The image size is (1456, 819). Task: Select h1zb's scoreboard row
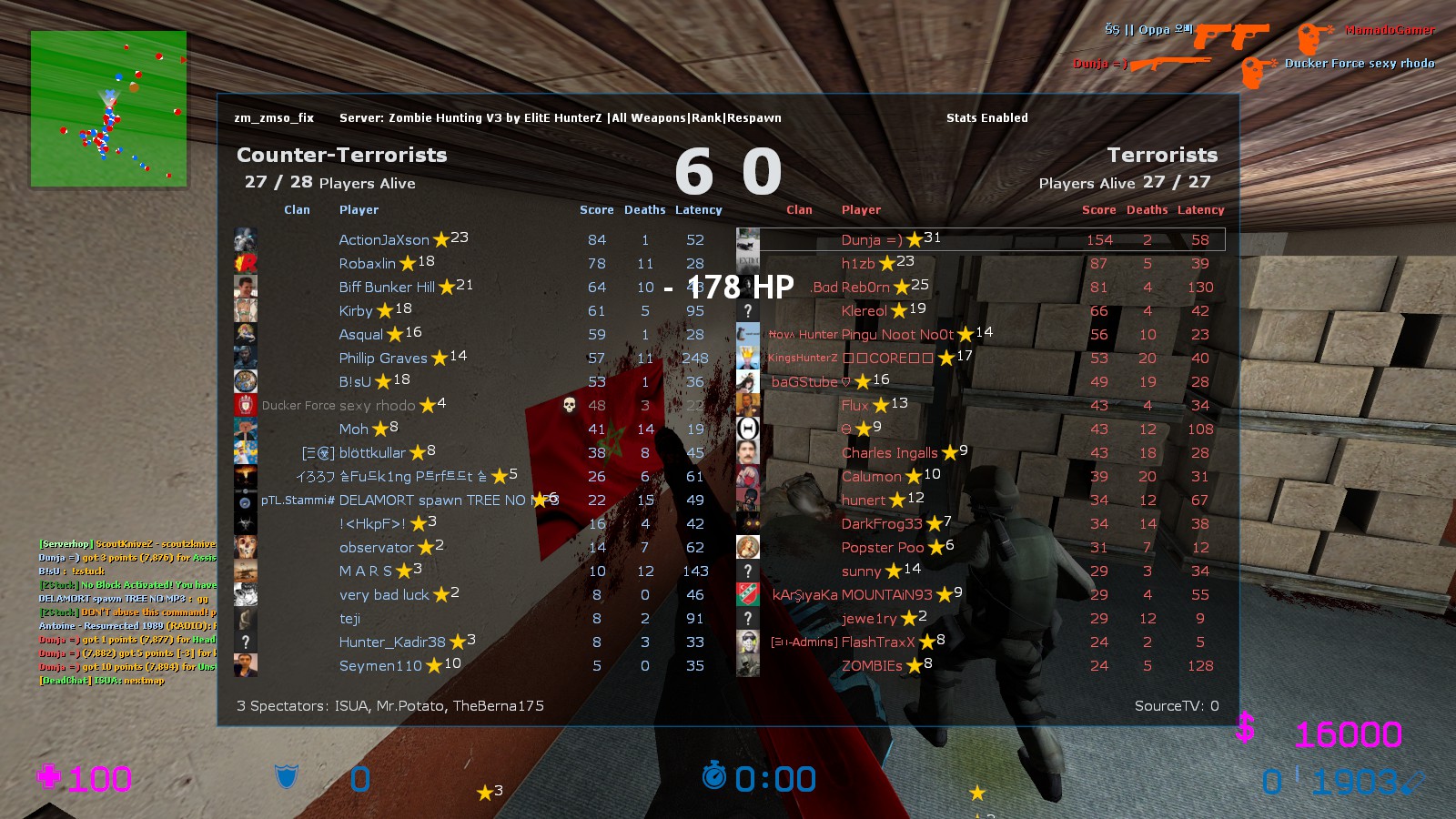pyautogui.click(x=858, y=263)
